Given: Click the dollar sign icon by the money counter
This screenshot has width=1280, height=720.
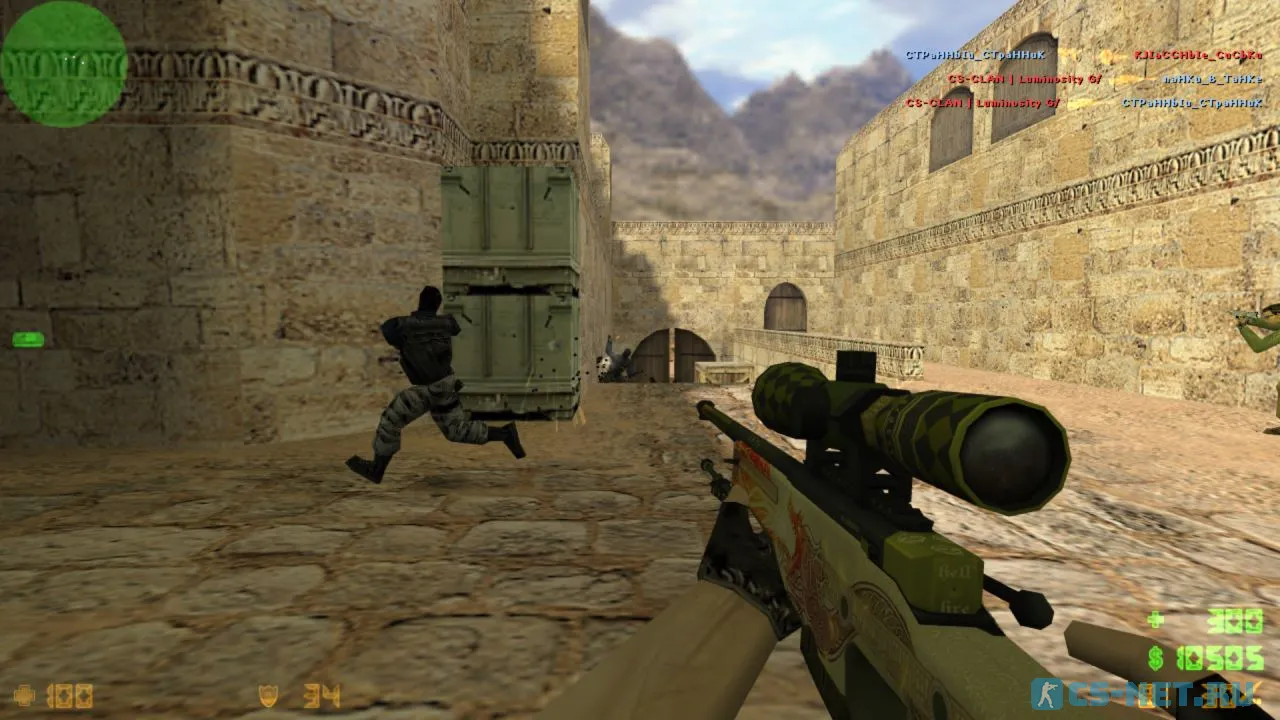Looking at the screenshot, I should tap(1156, 658).
